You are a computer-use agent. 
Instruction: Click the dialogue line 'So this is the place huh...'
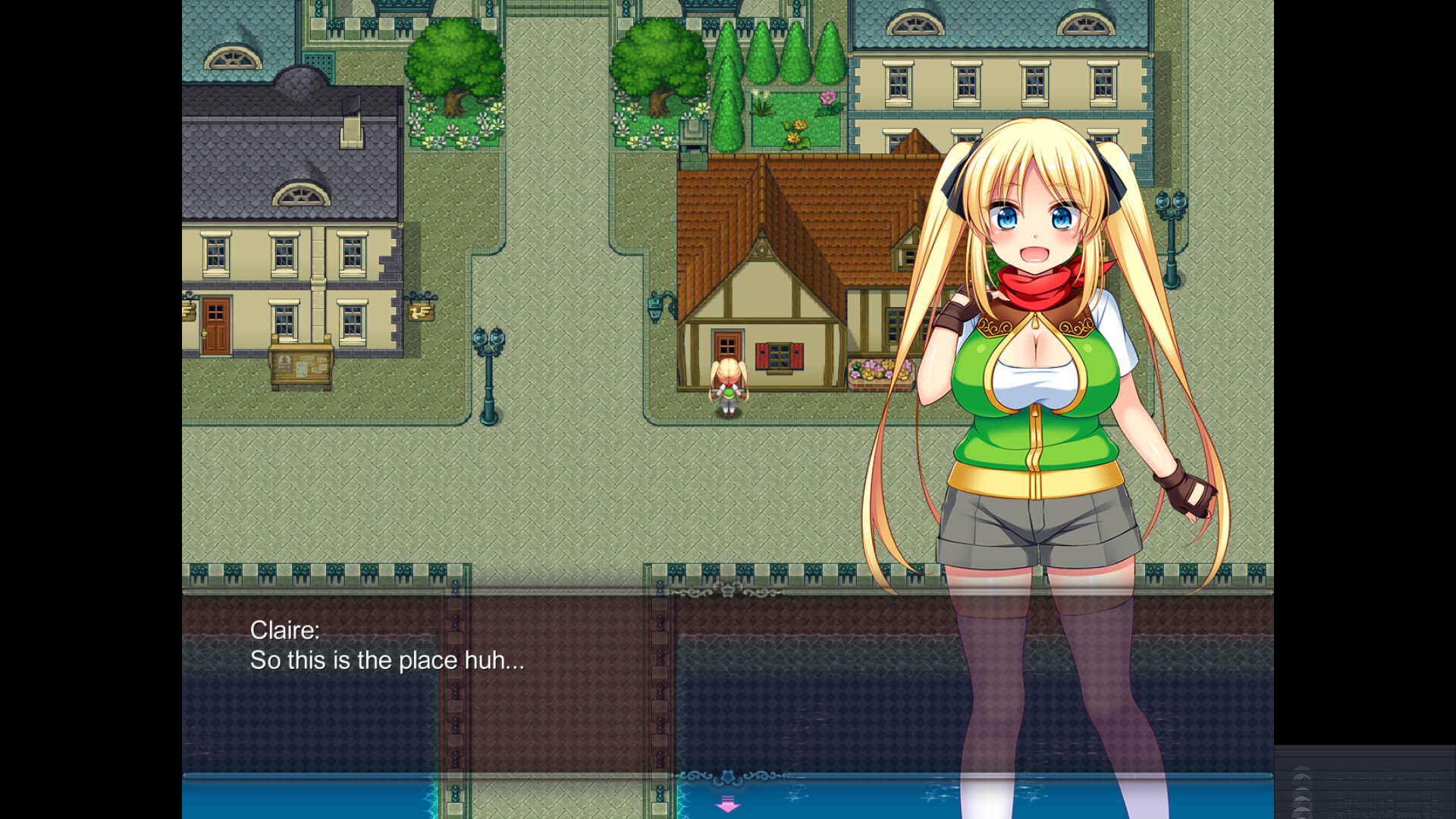388,660
